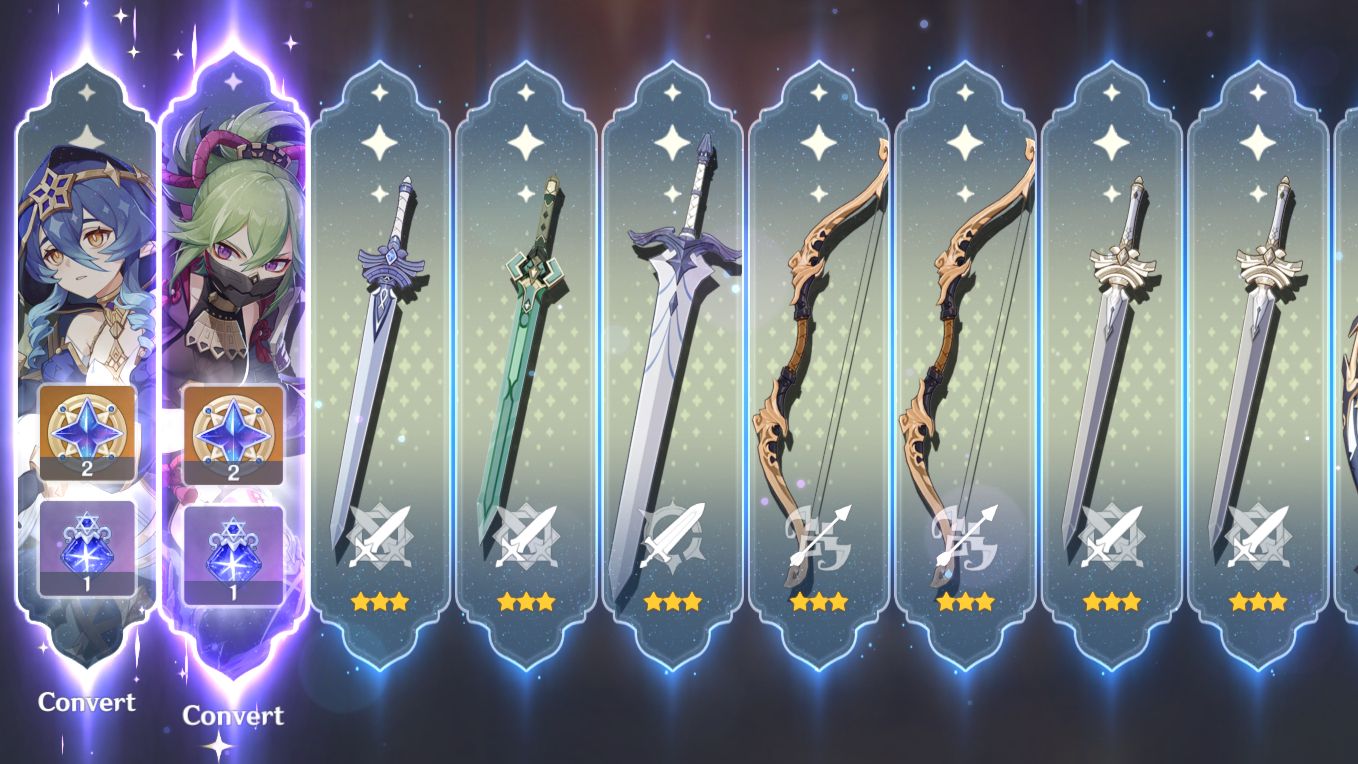
Task: Click the three-star rating under the greatsword
Action: (x=672, y=601)
